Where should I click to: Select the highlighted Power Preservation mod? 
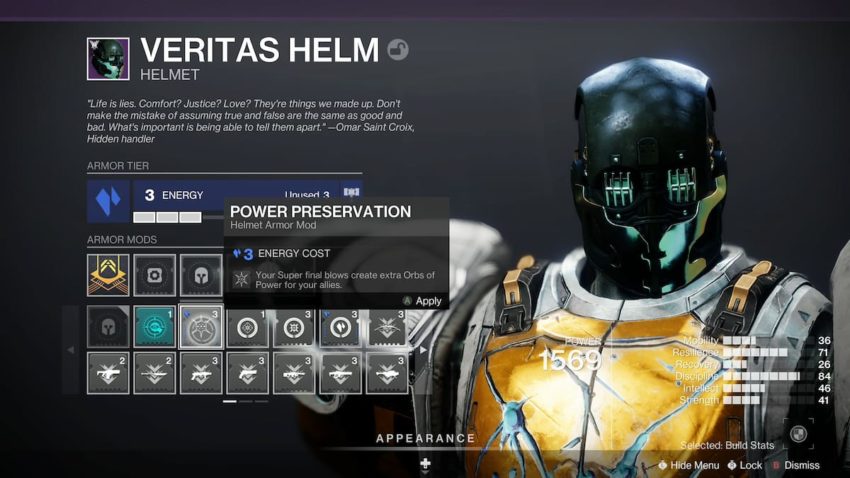[x=201, y=326]
